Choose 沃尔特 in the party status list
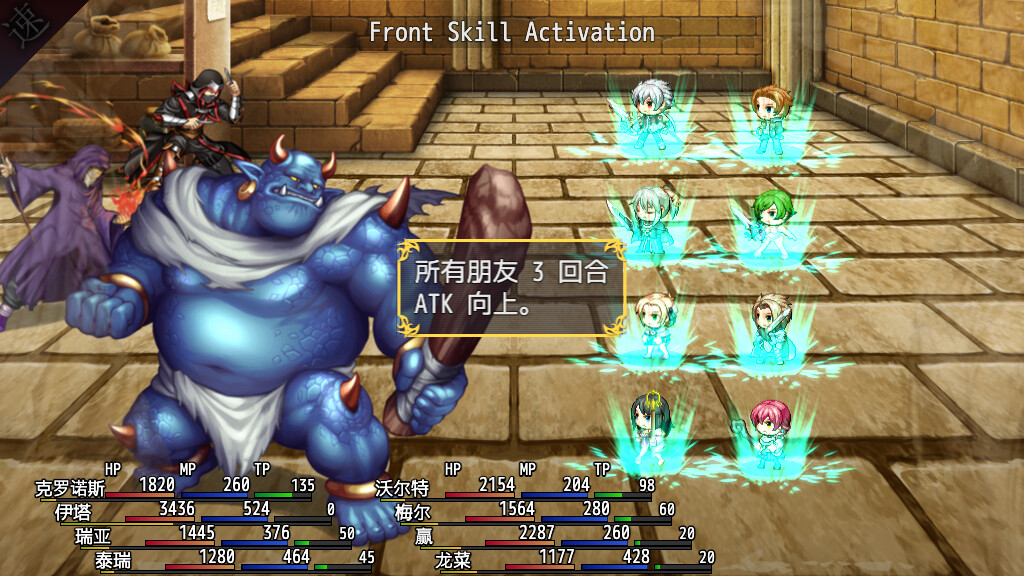Screen dimensions: 1024x576 (x=402, y=489)
